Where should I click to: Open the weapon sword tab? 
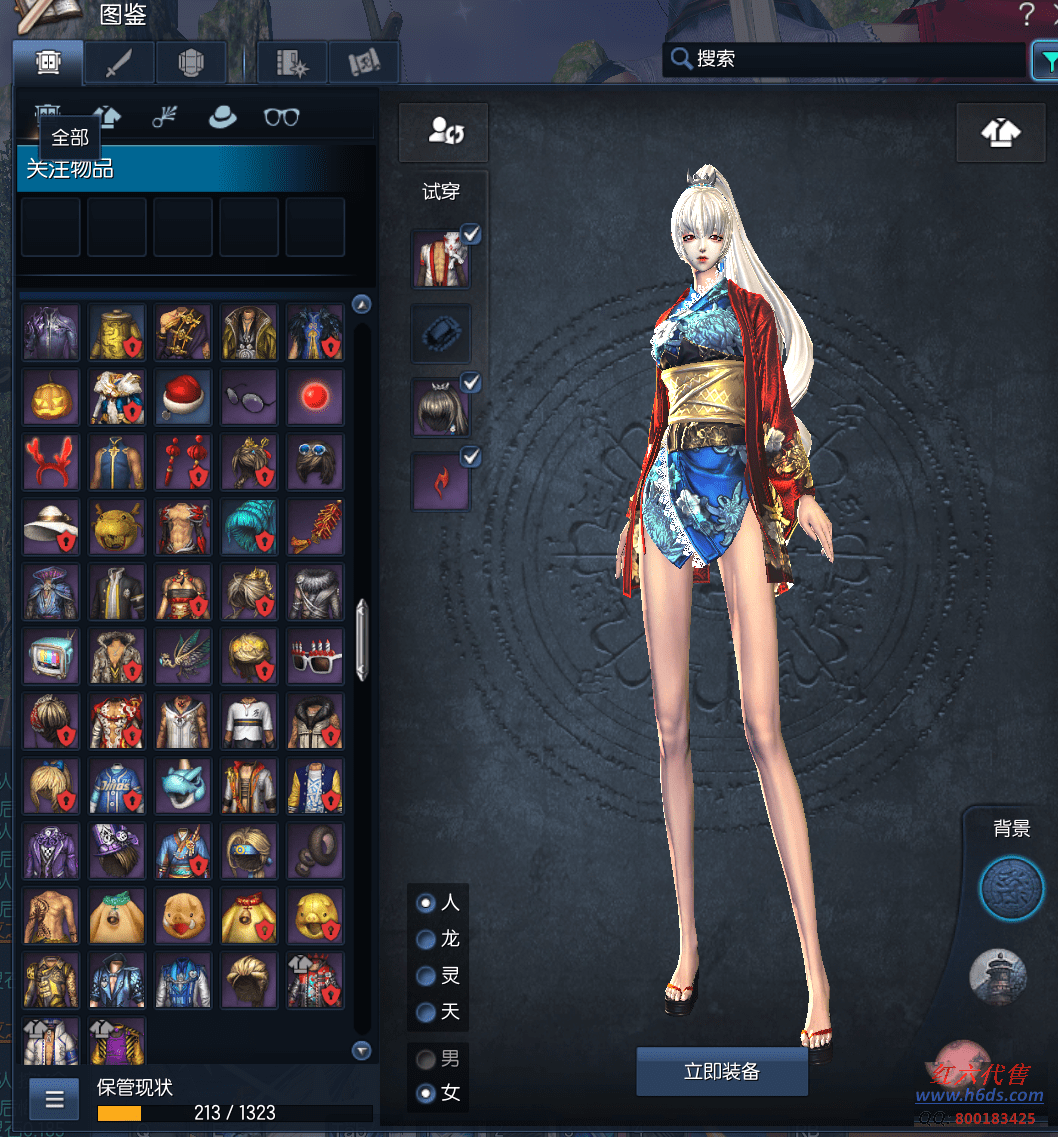(119, 63)
